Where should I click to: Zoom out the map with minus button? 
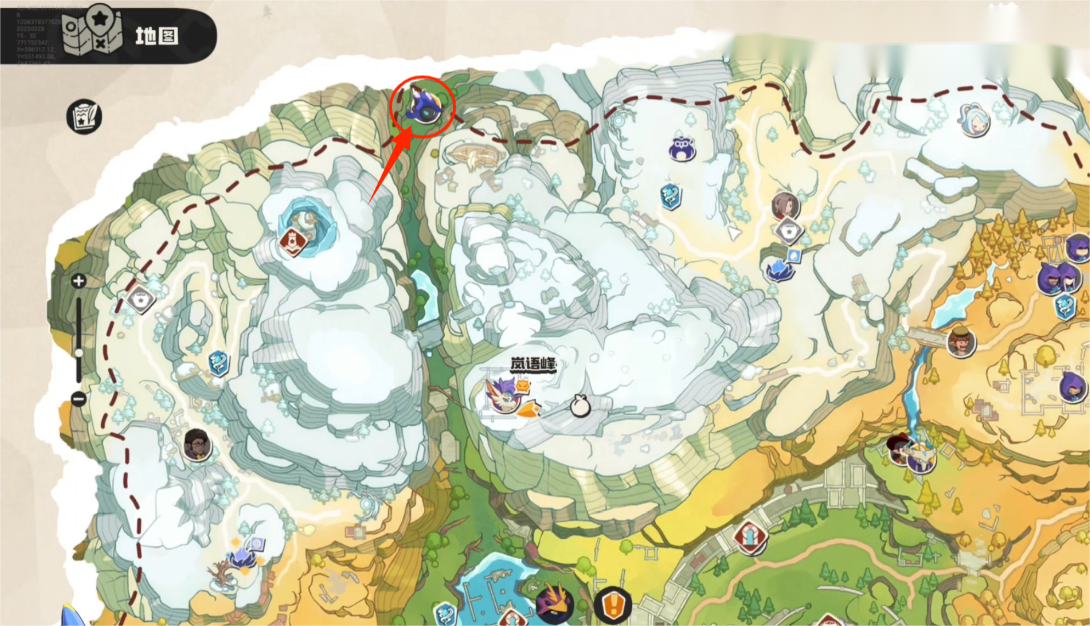tap(78, 399)
